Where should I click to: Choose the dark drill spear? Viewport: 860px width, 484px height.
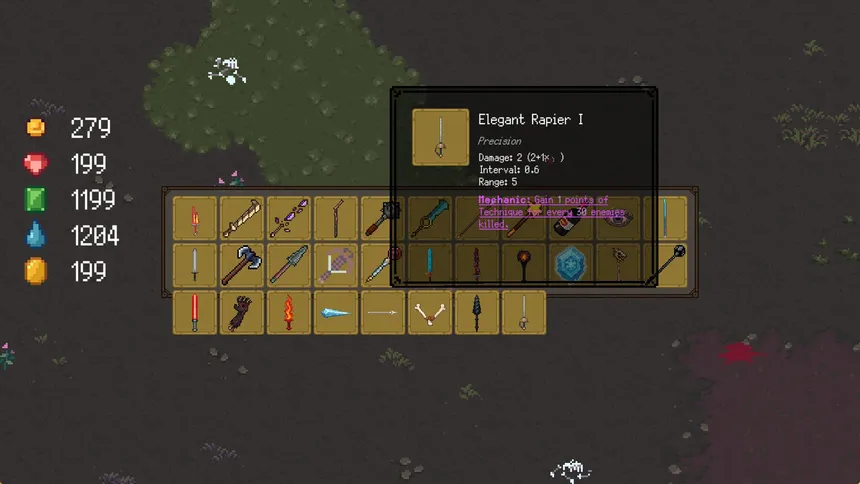tap(477, 312)
